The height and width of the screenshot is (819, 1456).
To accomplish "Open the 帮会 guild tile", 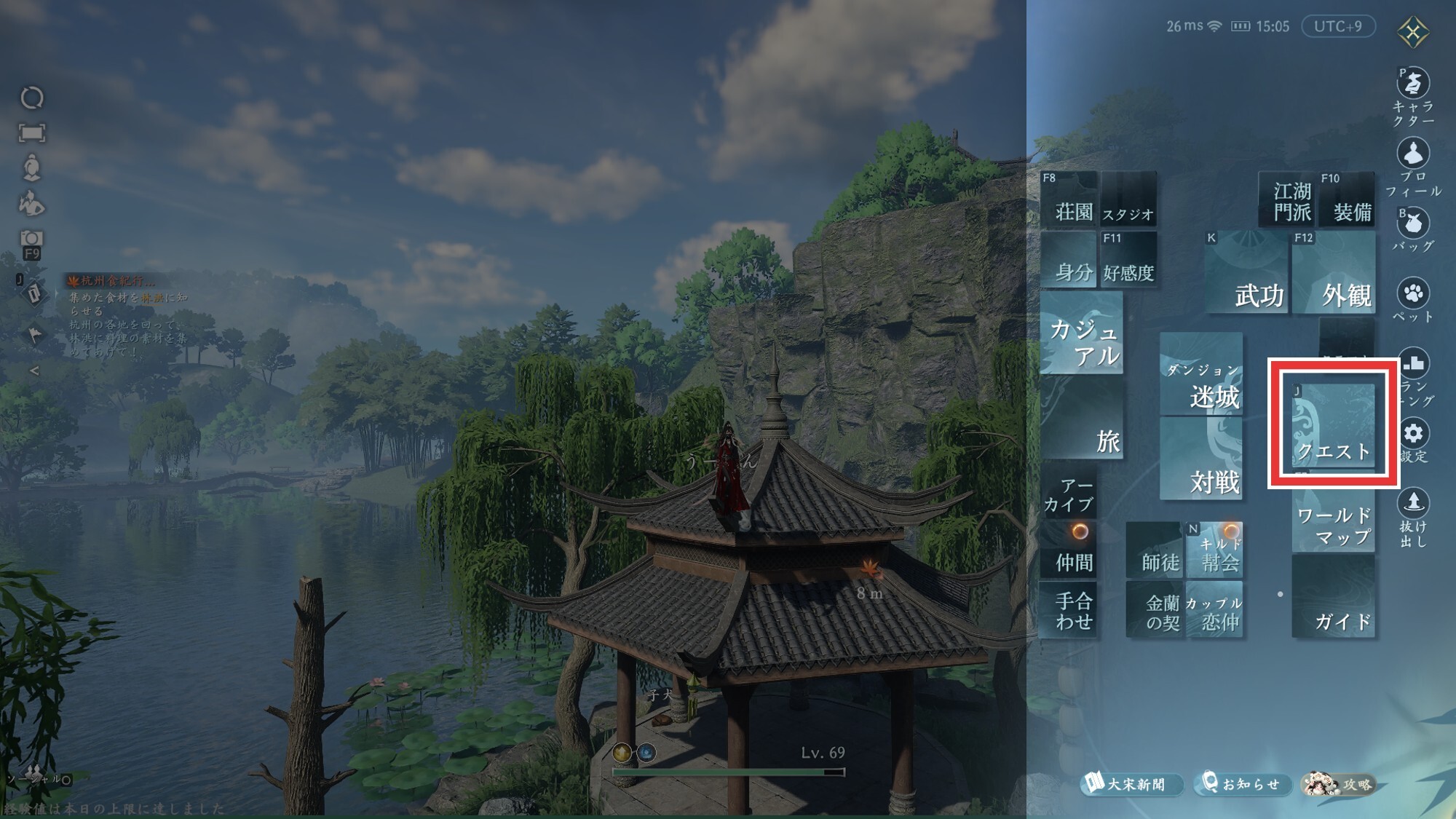I will [1214, 550].
